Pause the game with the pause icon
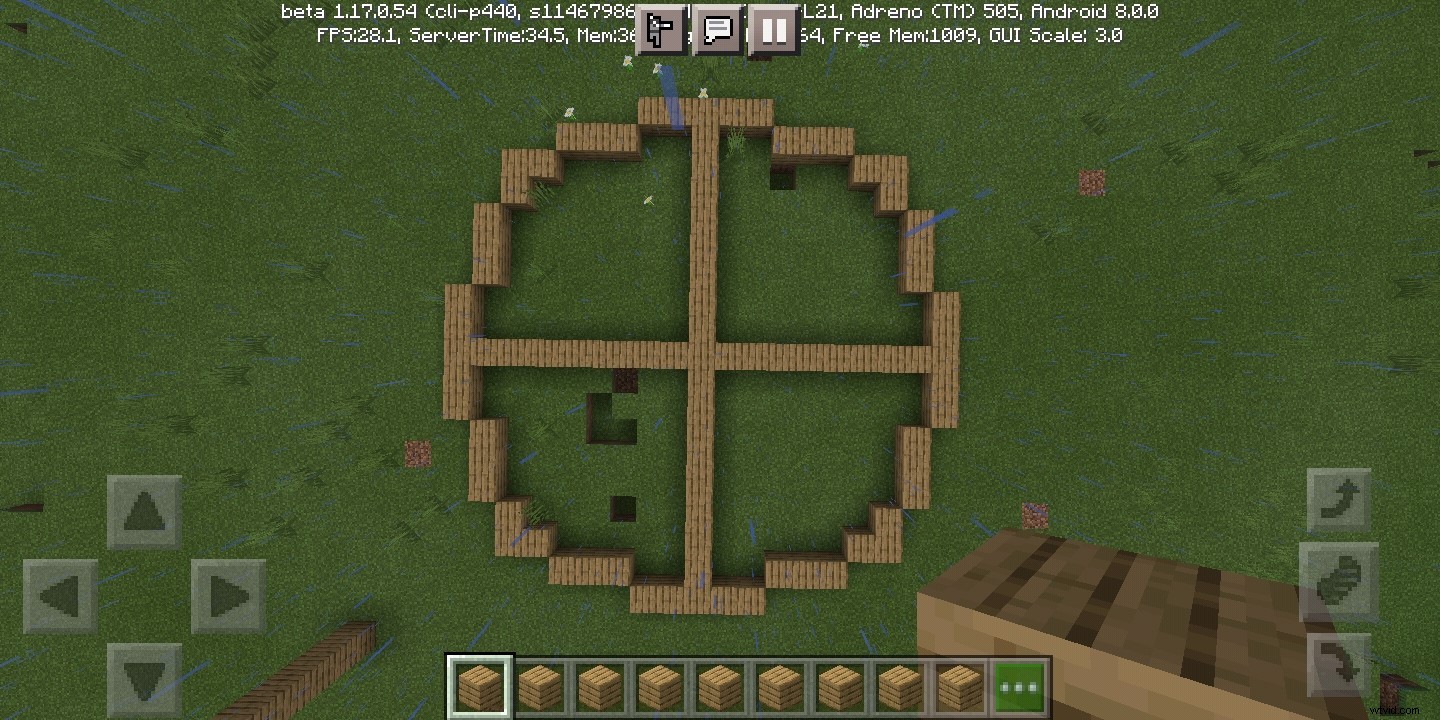Viewport: 1440px width, 720px height. [773, 30]
